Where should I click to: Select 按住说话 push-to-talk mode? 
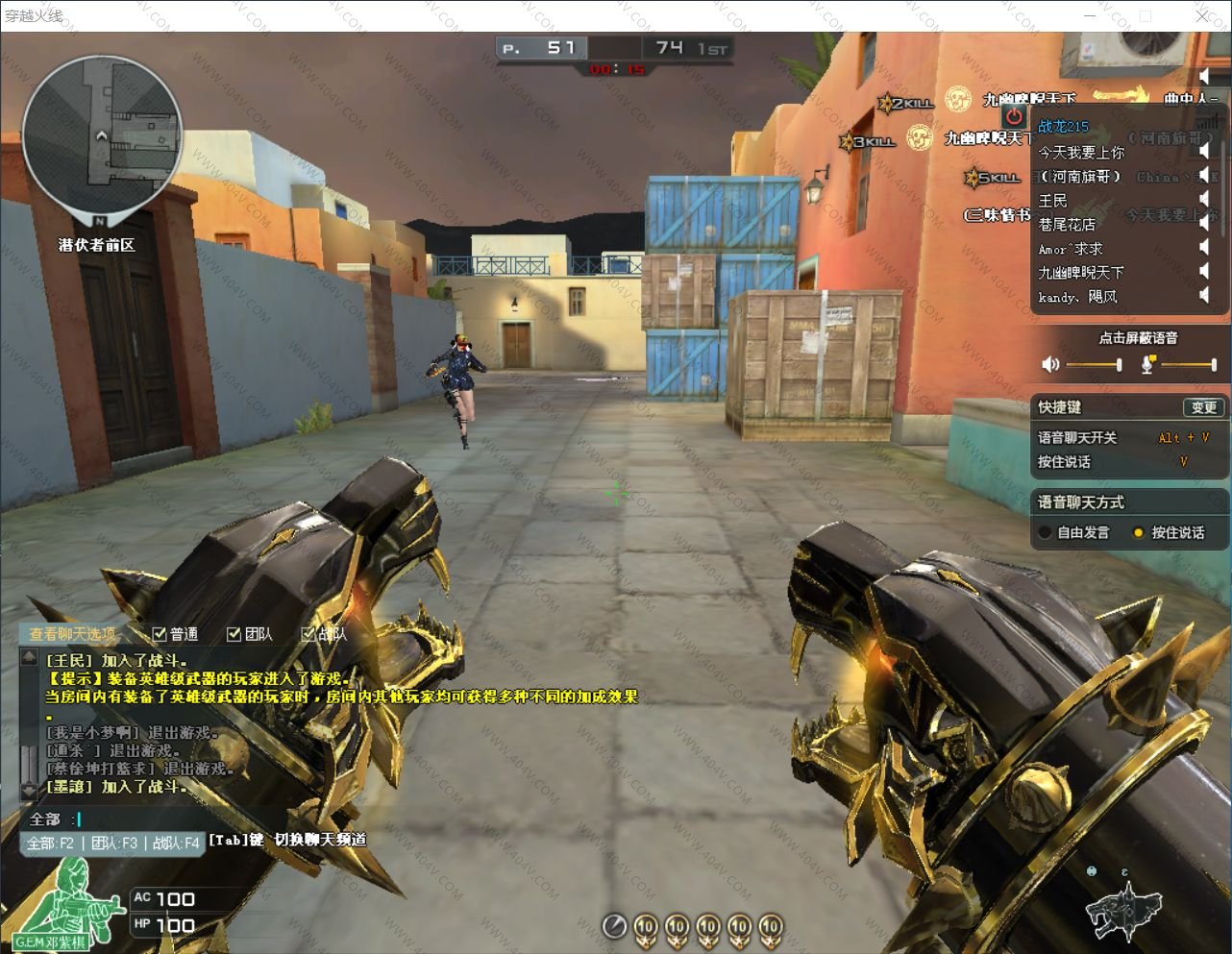coord(1139,532)
